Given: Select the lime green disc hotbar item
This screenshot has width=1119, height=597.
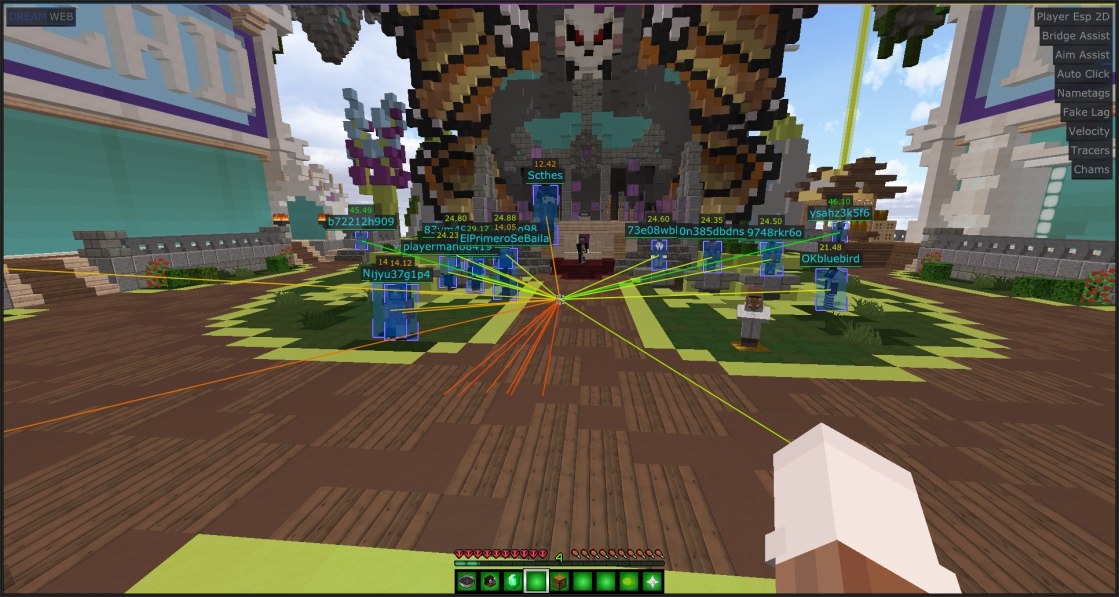Looking at the screenshot, I should pyautogui.click(x=629, y=581).
